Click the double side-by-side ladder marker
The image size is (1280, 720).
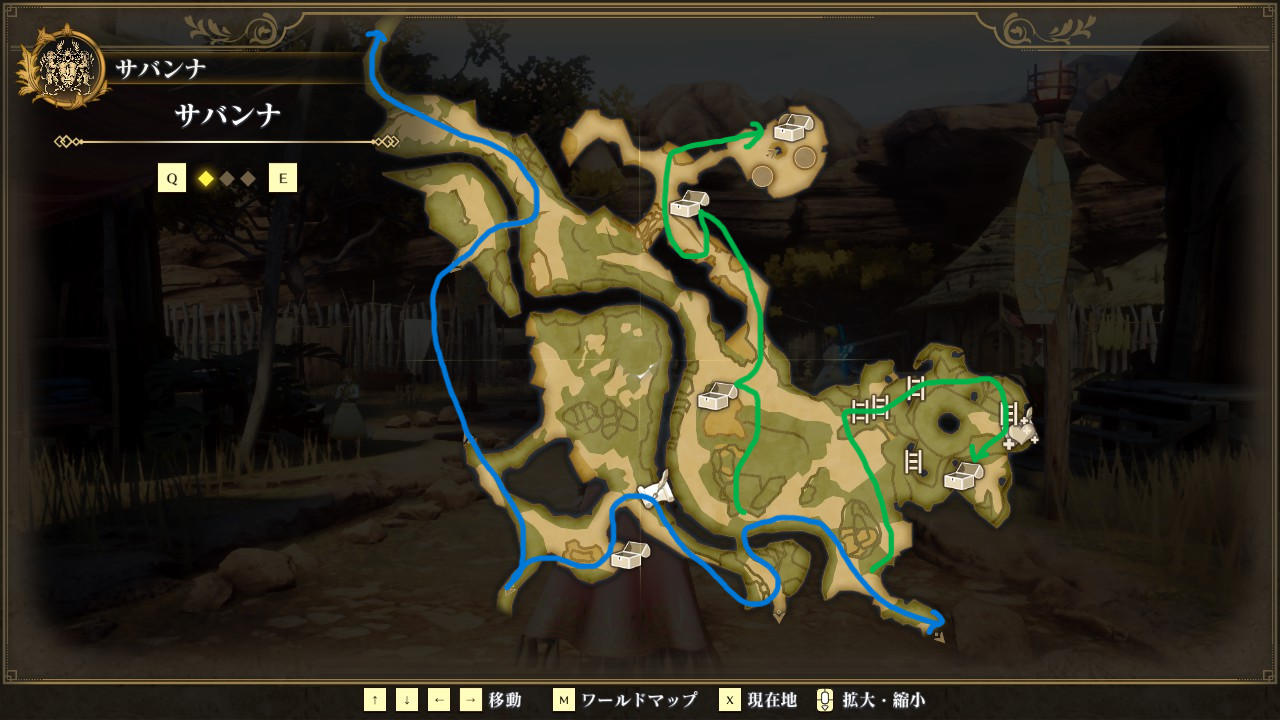pos(870,406)
